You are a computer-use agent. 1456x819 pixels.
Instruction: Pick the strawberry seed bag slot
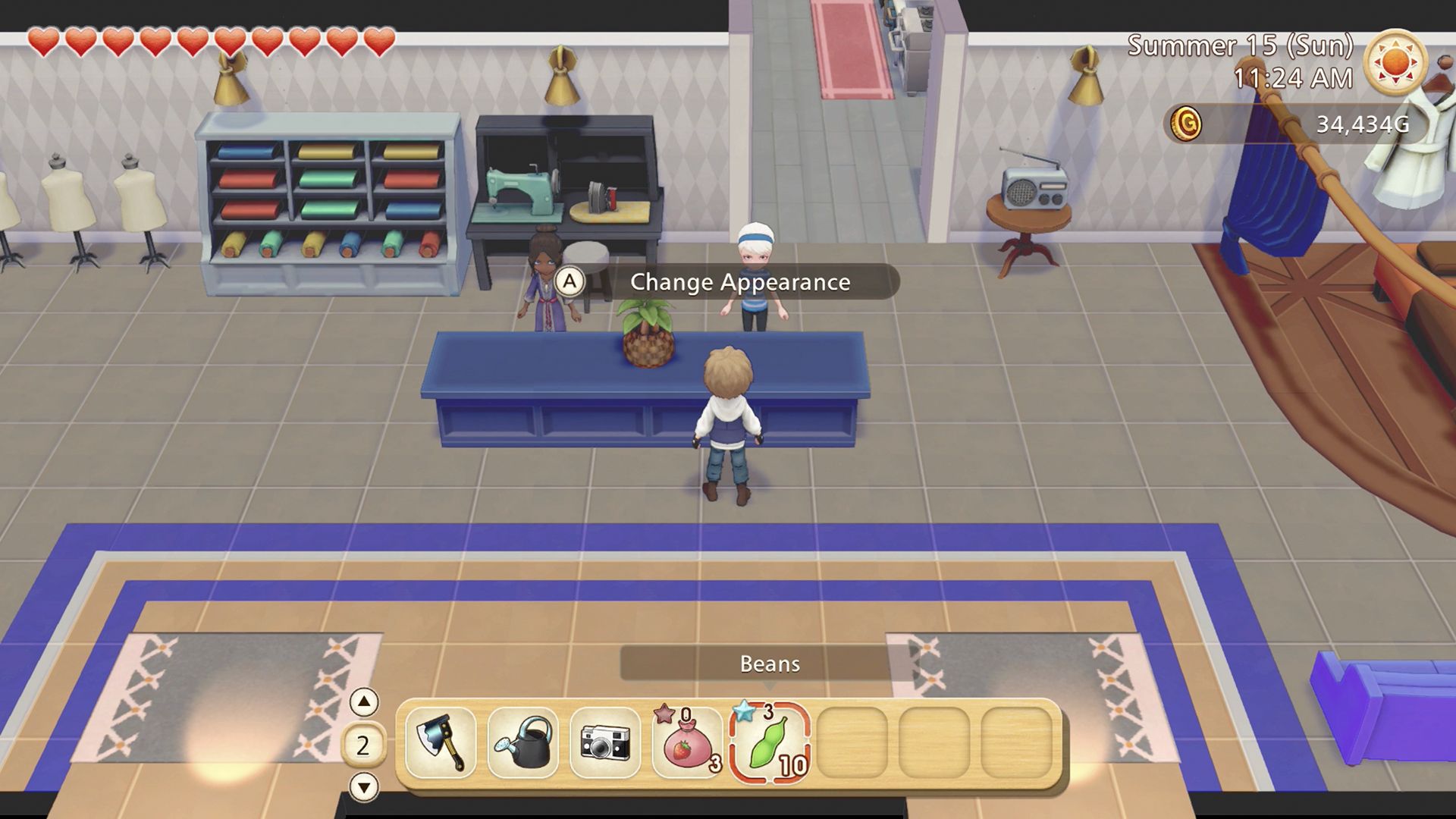point(688,742)
